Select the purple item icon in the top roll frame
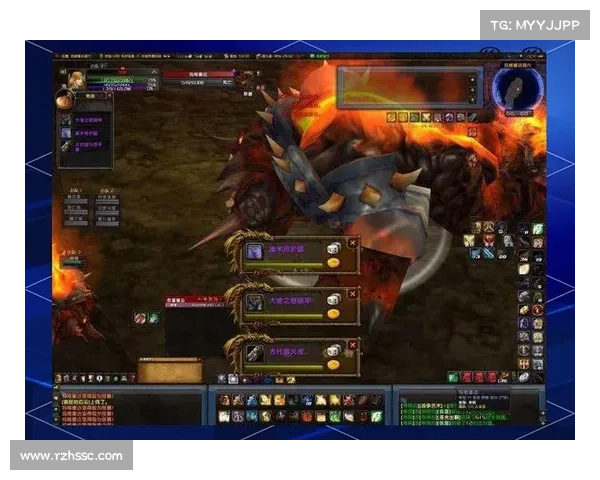The height and width of the screenshot is (480, 600). [x=255, y=252]
